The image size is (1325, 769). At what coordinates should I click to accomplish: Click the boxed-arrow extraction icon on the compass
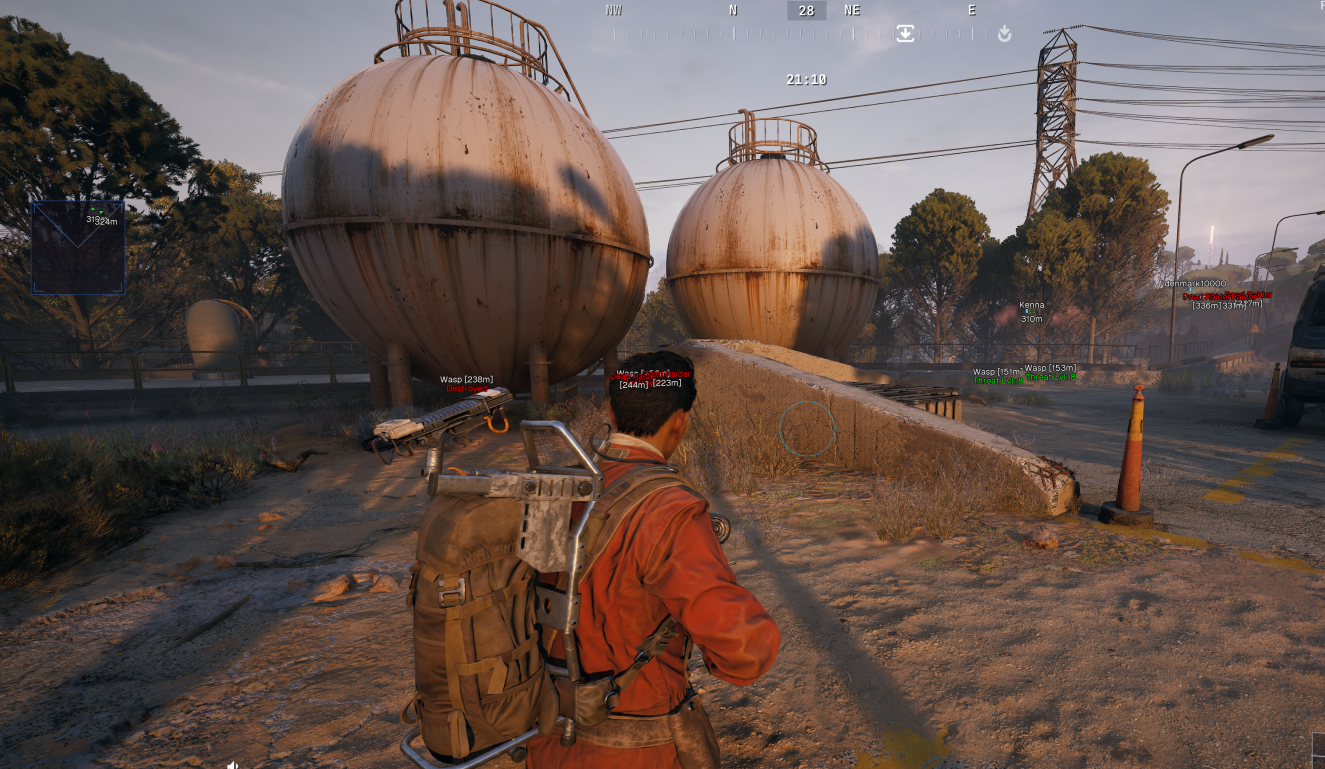pyautogui.click(x=905, y=33)
